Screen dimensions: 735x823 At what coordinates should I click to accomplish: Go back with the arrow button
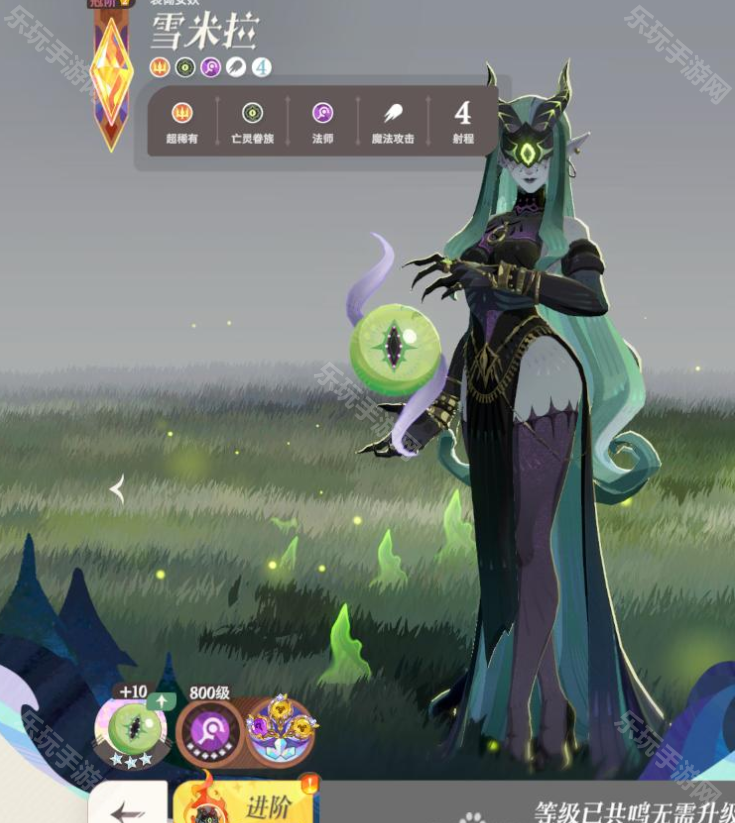128,808
